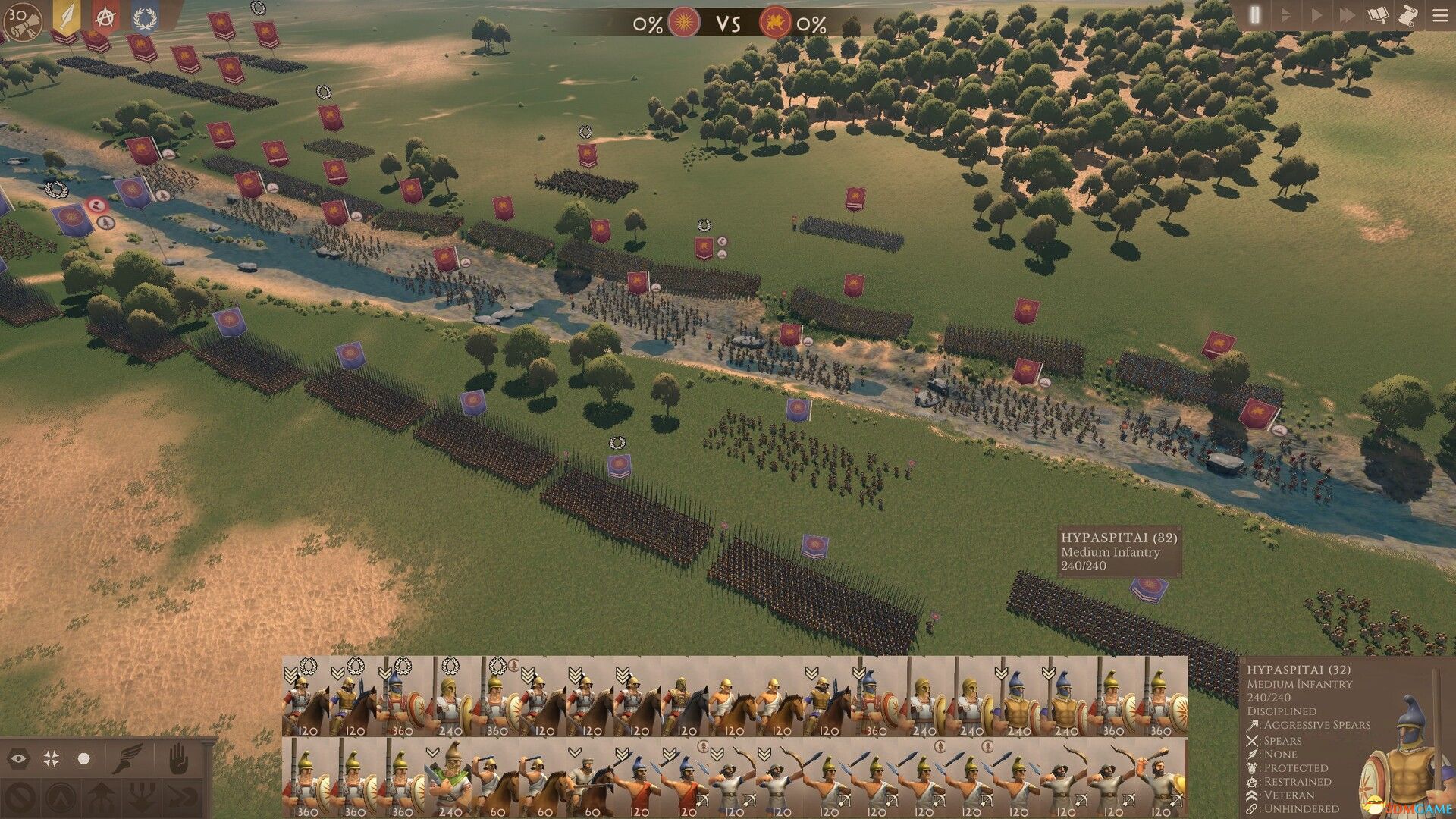Open the scroll objectives icon
1456x819 pixels.
tap(1408, 16)
